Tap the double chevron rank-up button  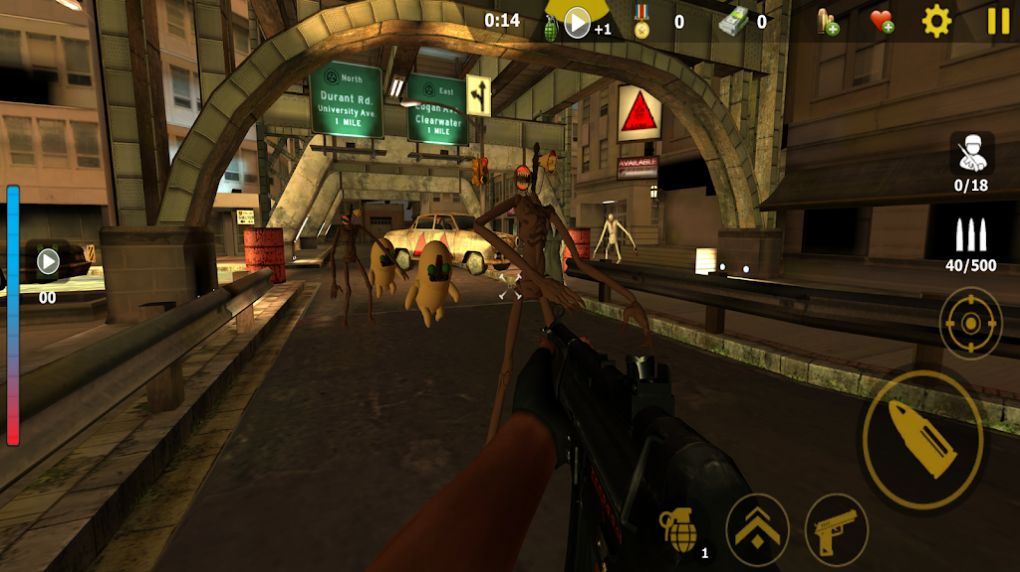click(757, 529)
